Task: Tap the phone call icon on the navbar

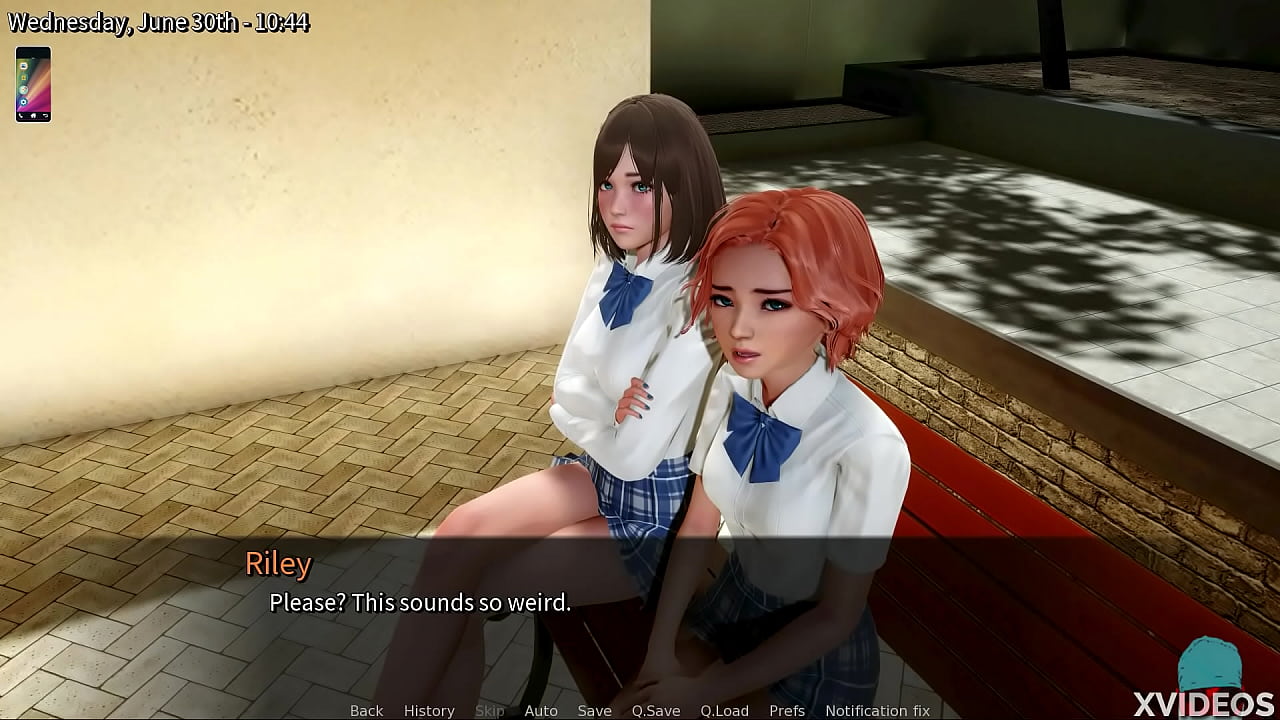Action: [x=21, y=115]
